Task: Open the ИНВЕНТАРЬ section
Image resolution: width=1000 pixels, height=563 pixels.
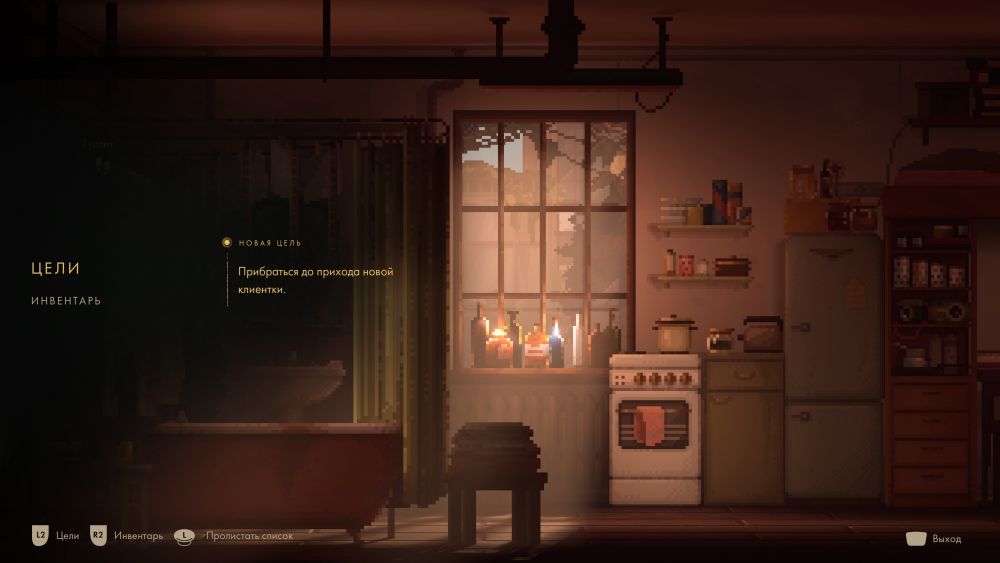Action: pyautogui.click(x=65, y=301)
